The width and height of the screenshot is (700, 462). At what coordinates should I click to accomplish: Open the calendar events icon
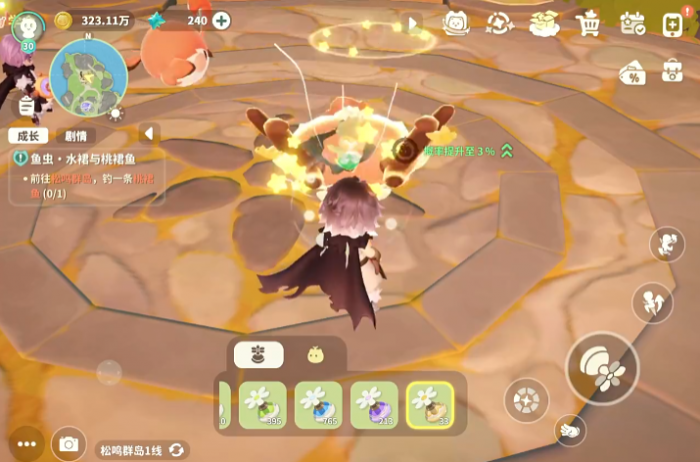(x=632, y=22)
